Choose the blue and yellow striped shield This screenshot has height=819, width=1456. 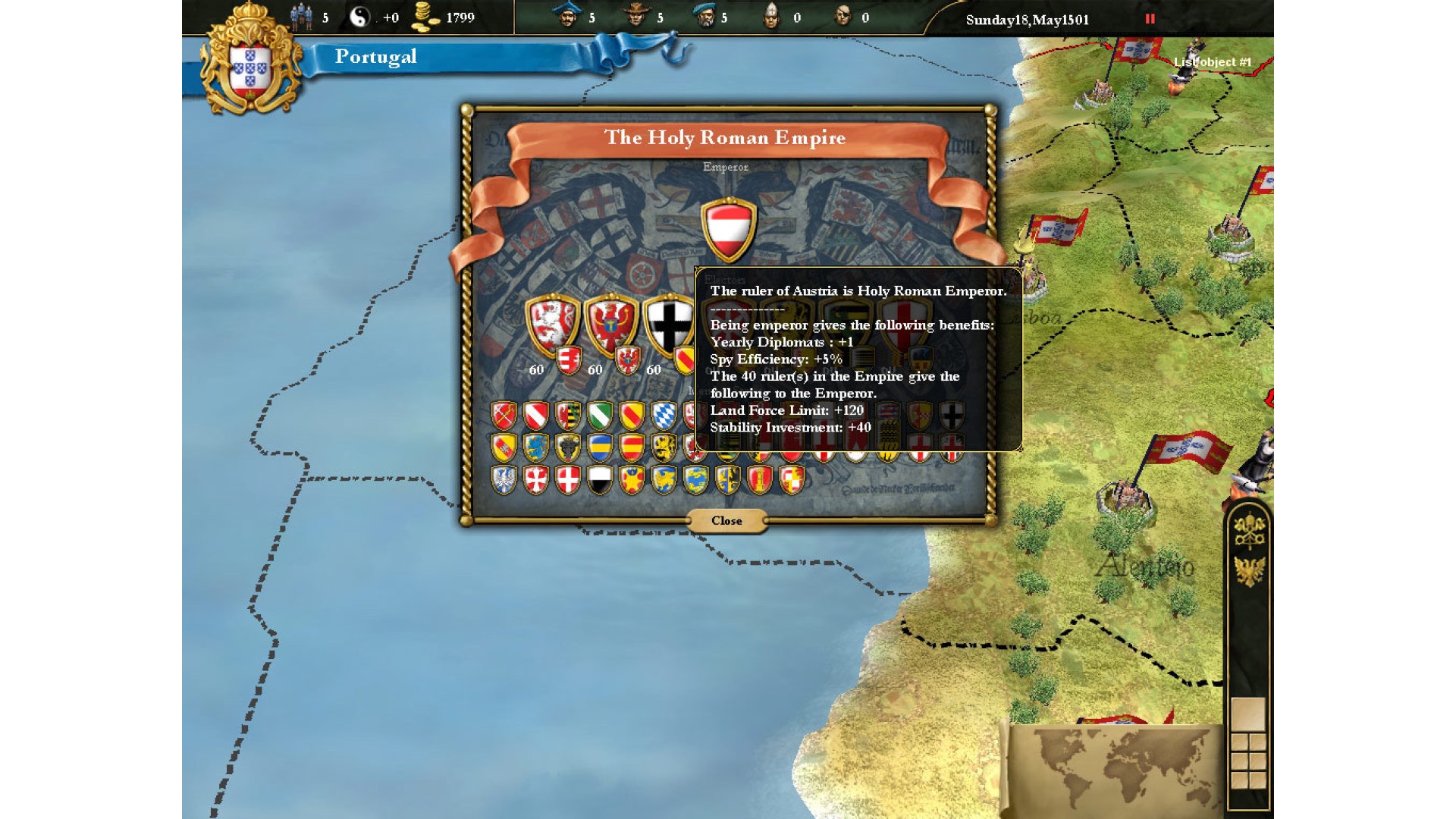600,447
